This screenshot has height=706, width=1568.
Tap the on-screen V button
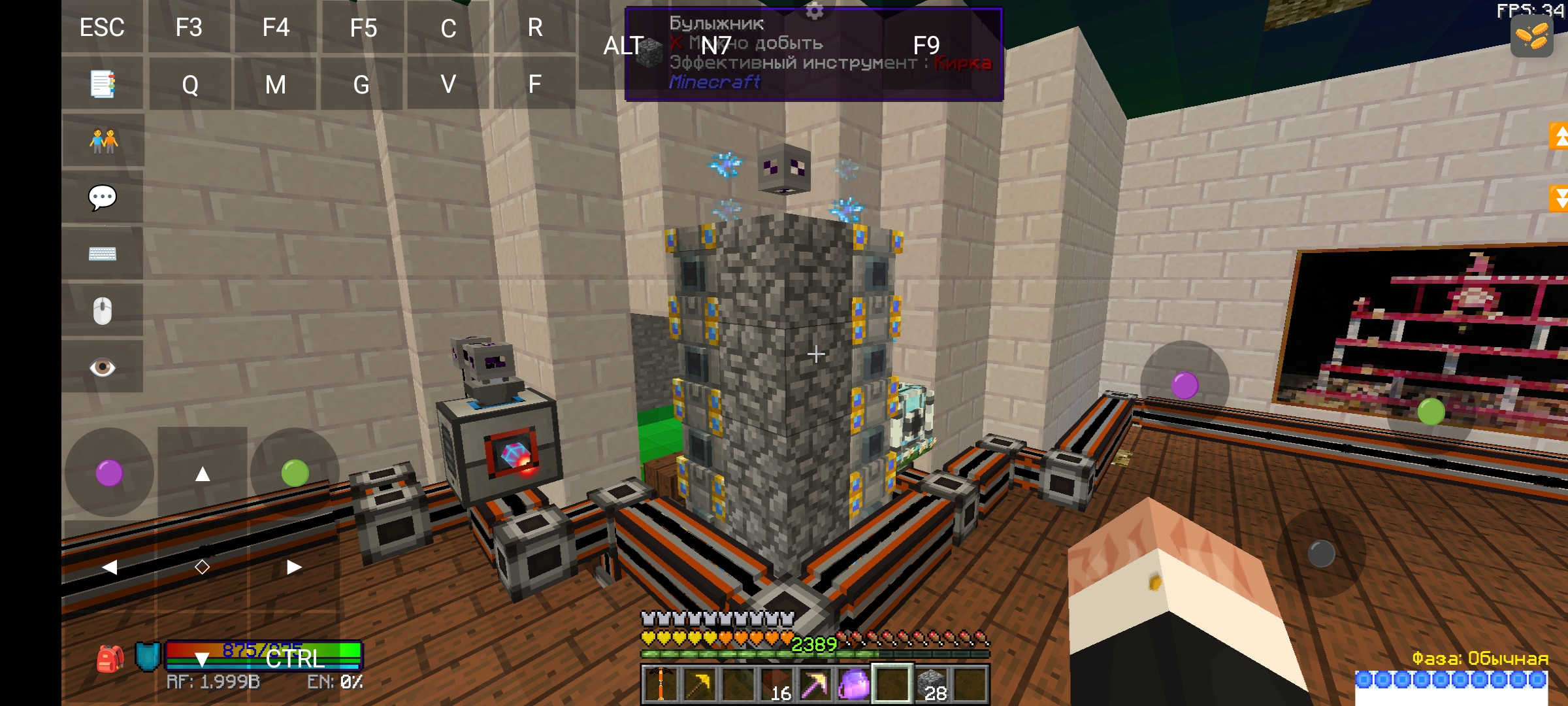coord(448,84)
